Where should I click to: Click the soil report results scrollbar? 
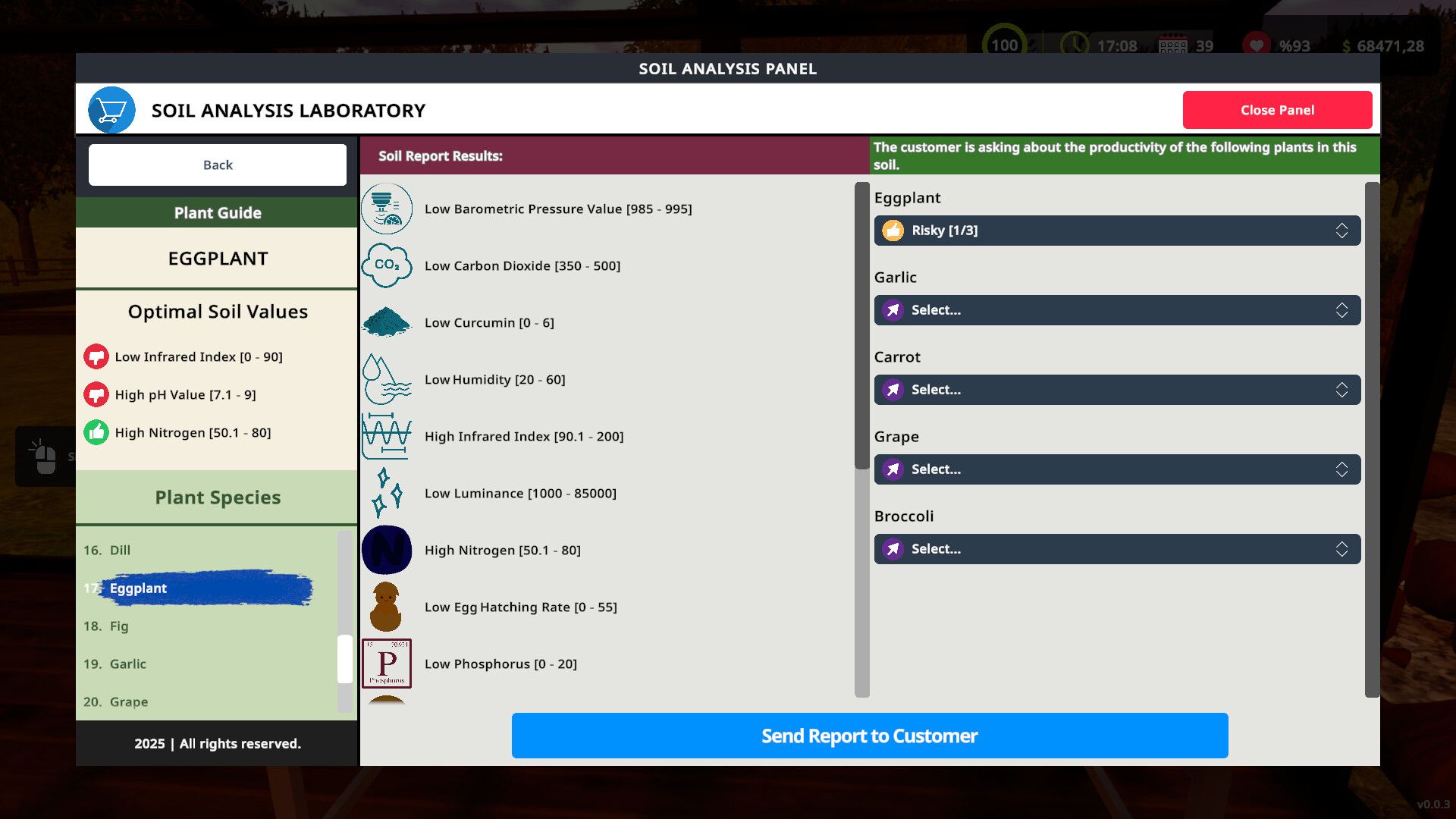click(x=861, y=326)
